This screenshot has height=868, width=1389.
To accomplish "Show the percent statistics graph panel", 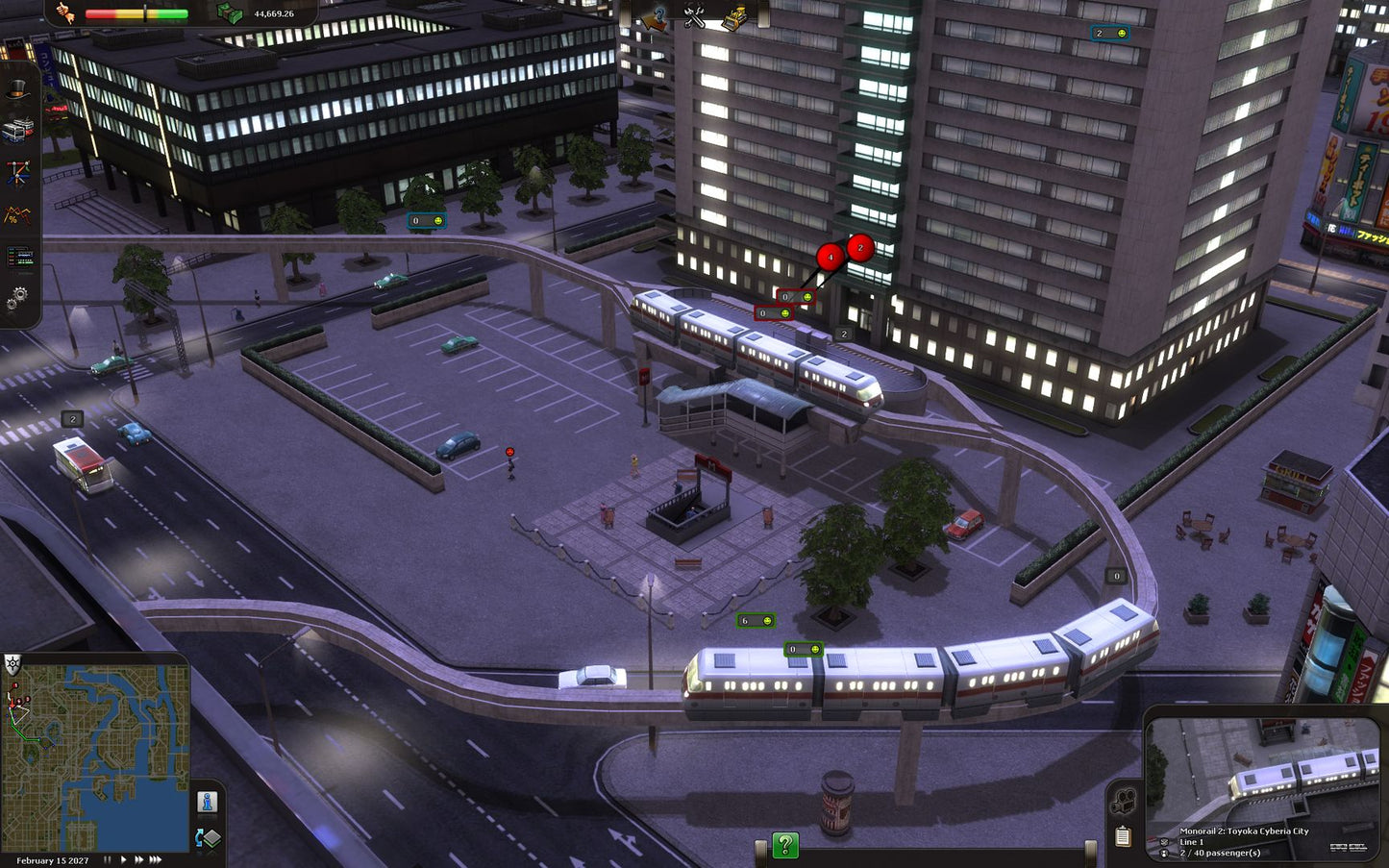I will pos(17,215).
